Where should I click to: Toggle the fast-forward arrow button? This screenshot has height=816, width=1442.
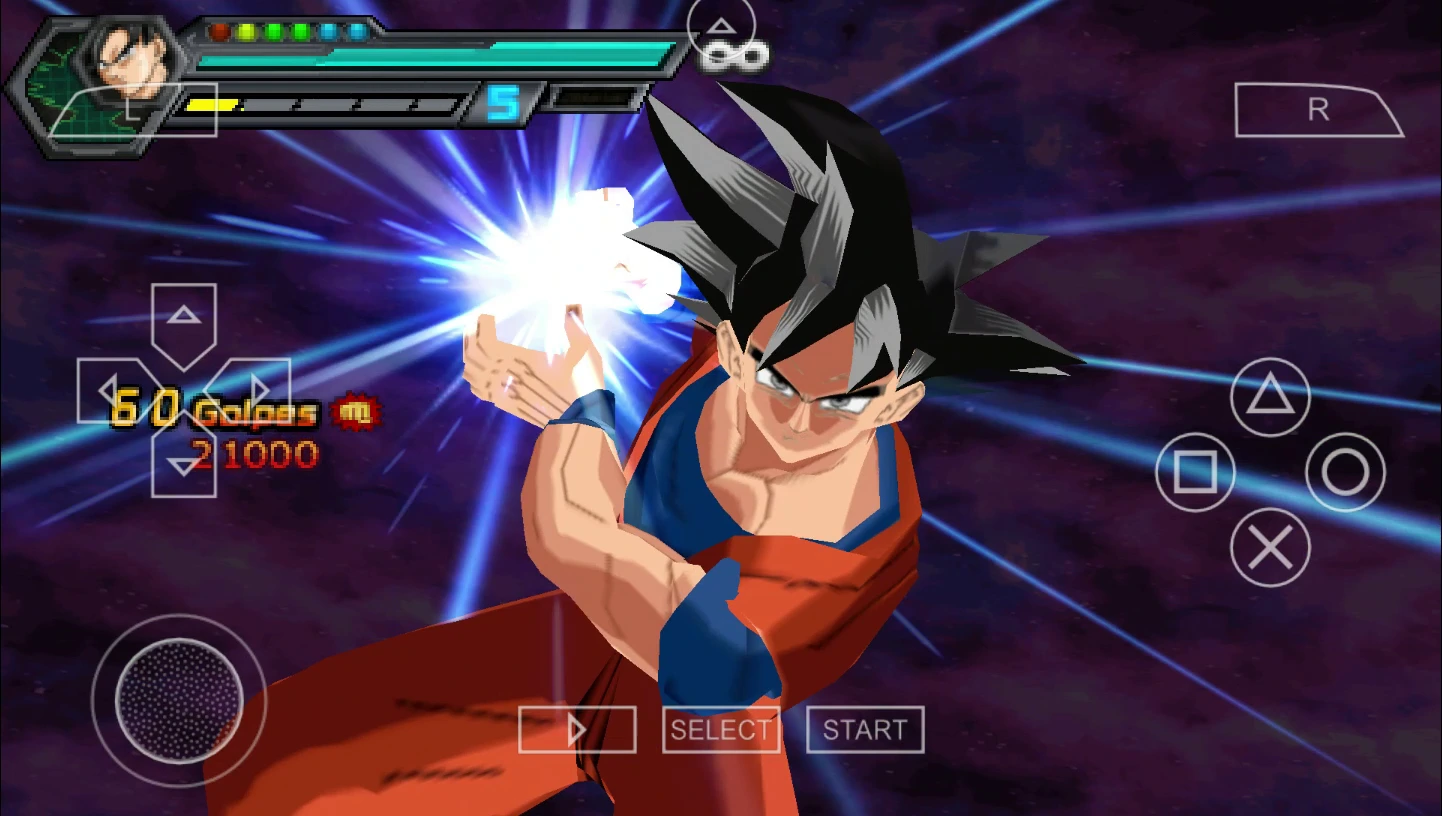[577, 730]
